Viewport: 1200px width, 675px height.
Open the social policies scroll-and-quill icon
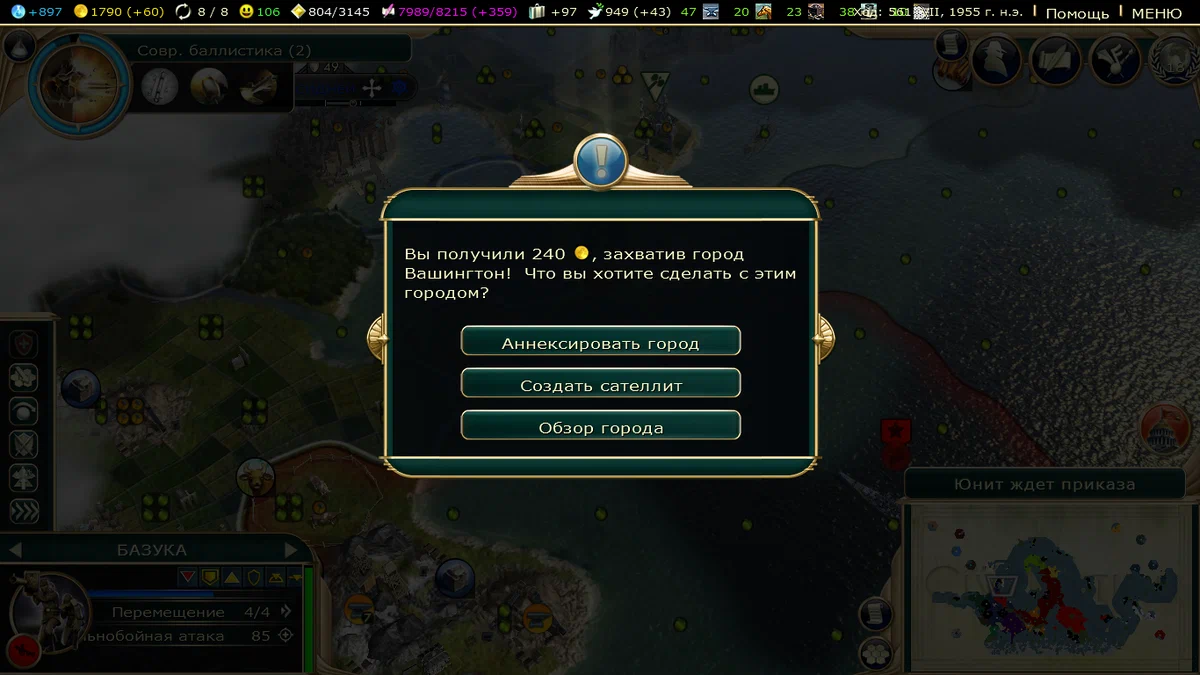pos(1054,60)
